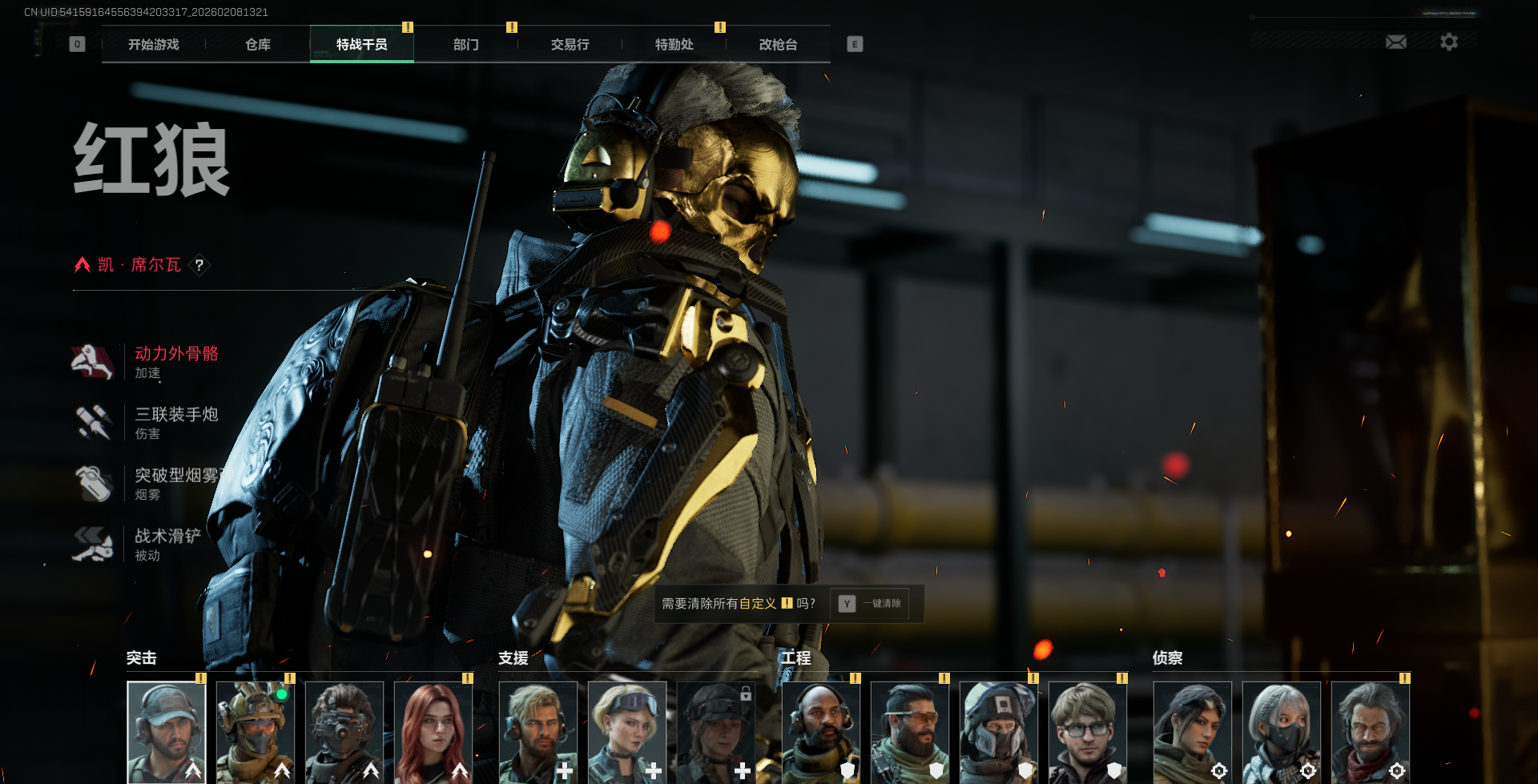Image resolution: width=1538 pixels, height=784 pixels.
Task: Click the question mark beside 凯·席尔瓦
Action: coord(199,265)
